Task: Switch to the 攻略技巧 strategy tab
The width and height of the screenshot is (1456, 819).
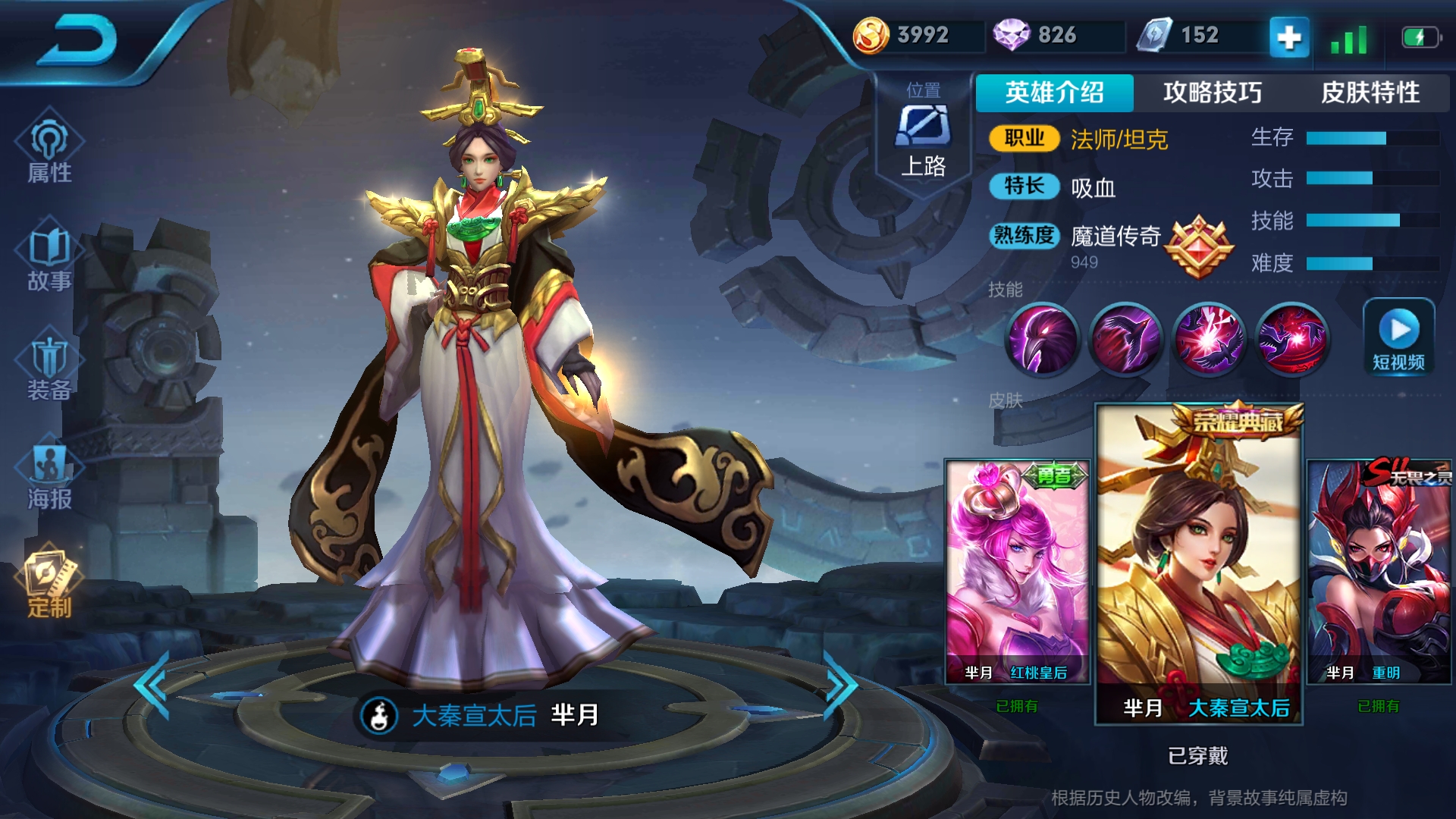Action: (1213, 93)
